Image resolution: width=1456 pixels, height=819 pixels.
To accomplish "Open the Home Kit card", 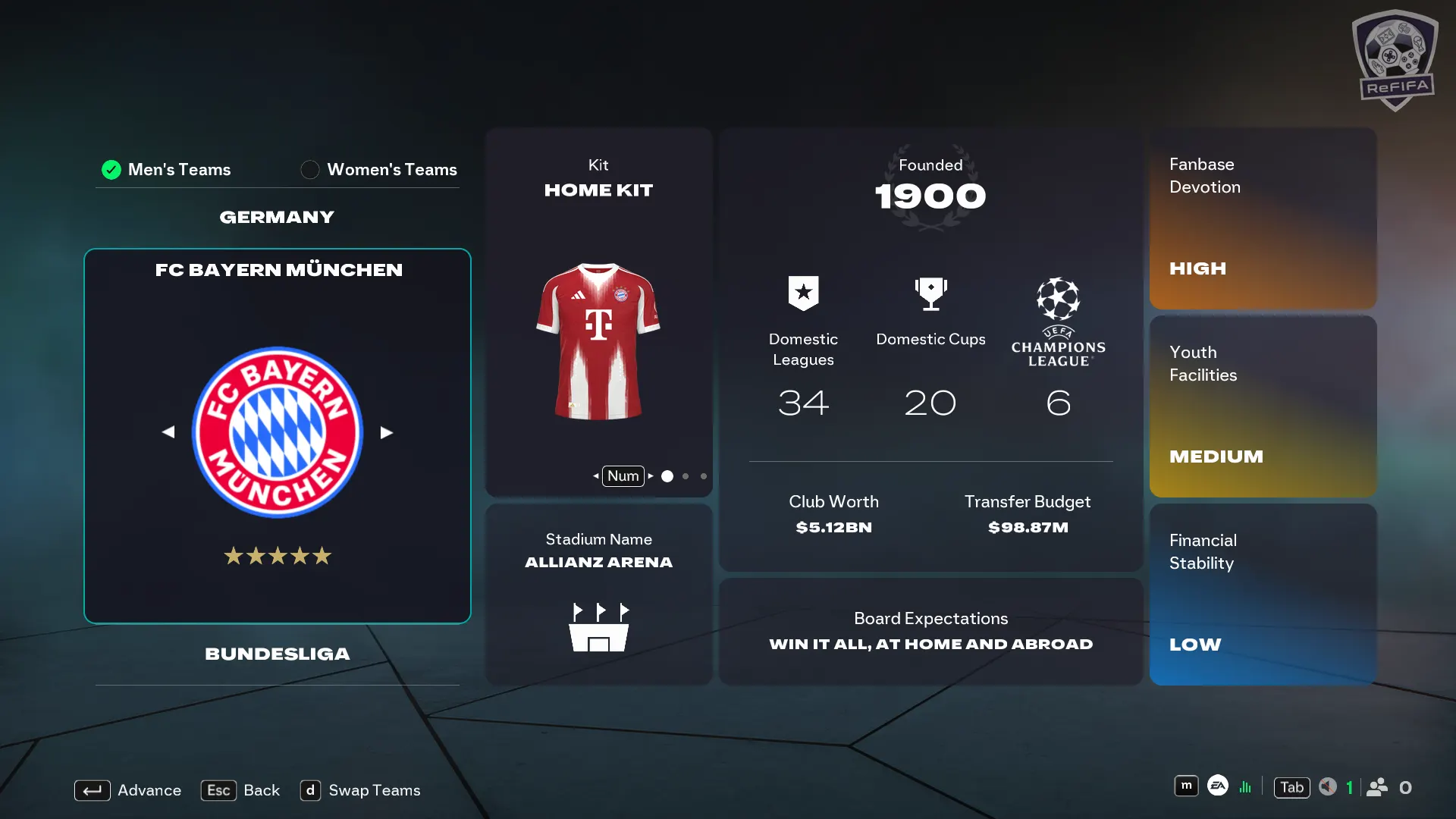I will 598,312.
